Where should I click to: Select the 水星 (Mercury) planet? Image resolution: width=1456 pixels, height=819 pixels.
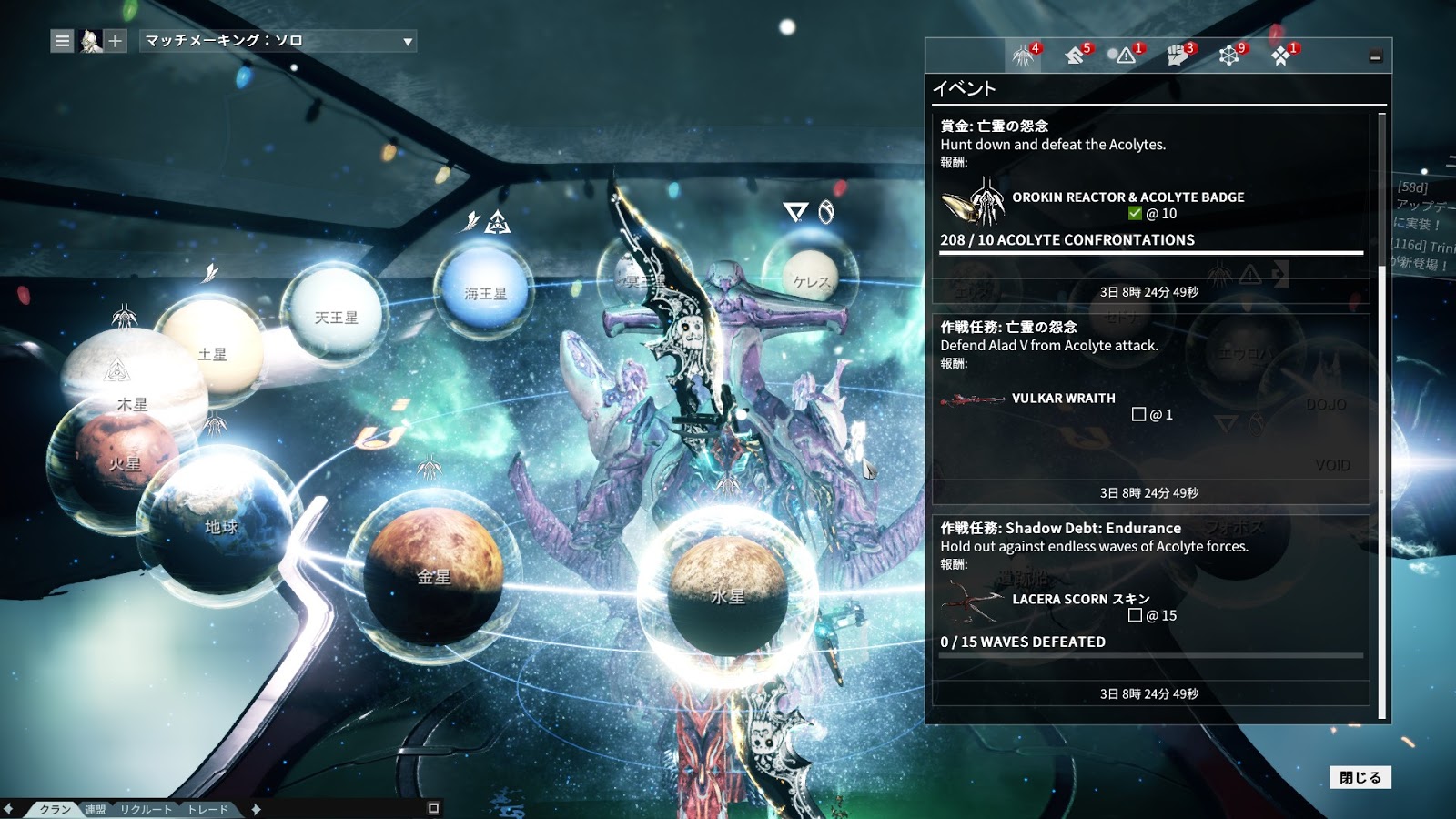coord(727,596)
